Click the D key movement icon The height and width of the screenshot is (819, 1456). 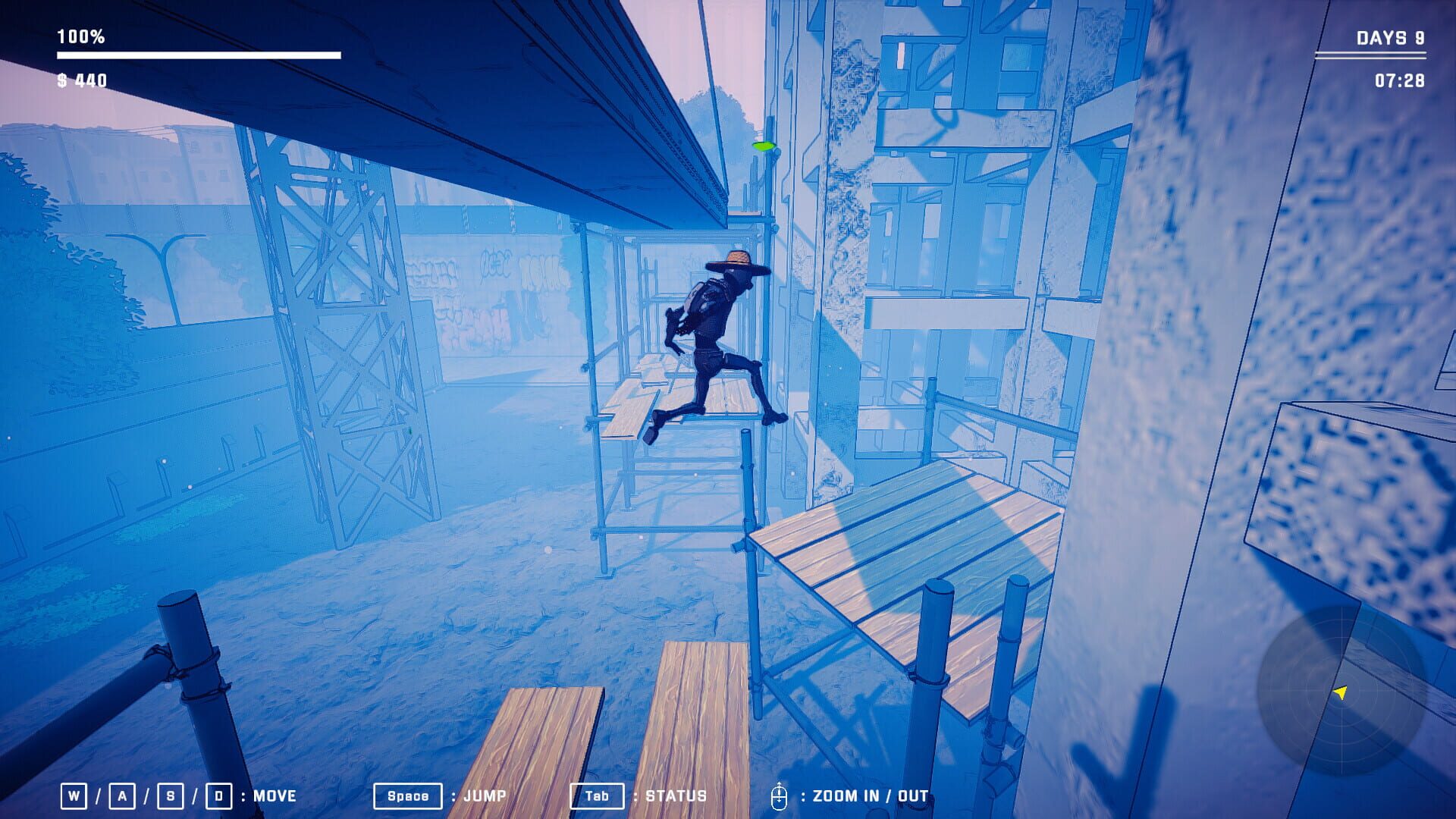click(x=221, y=795)
